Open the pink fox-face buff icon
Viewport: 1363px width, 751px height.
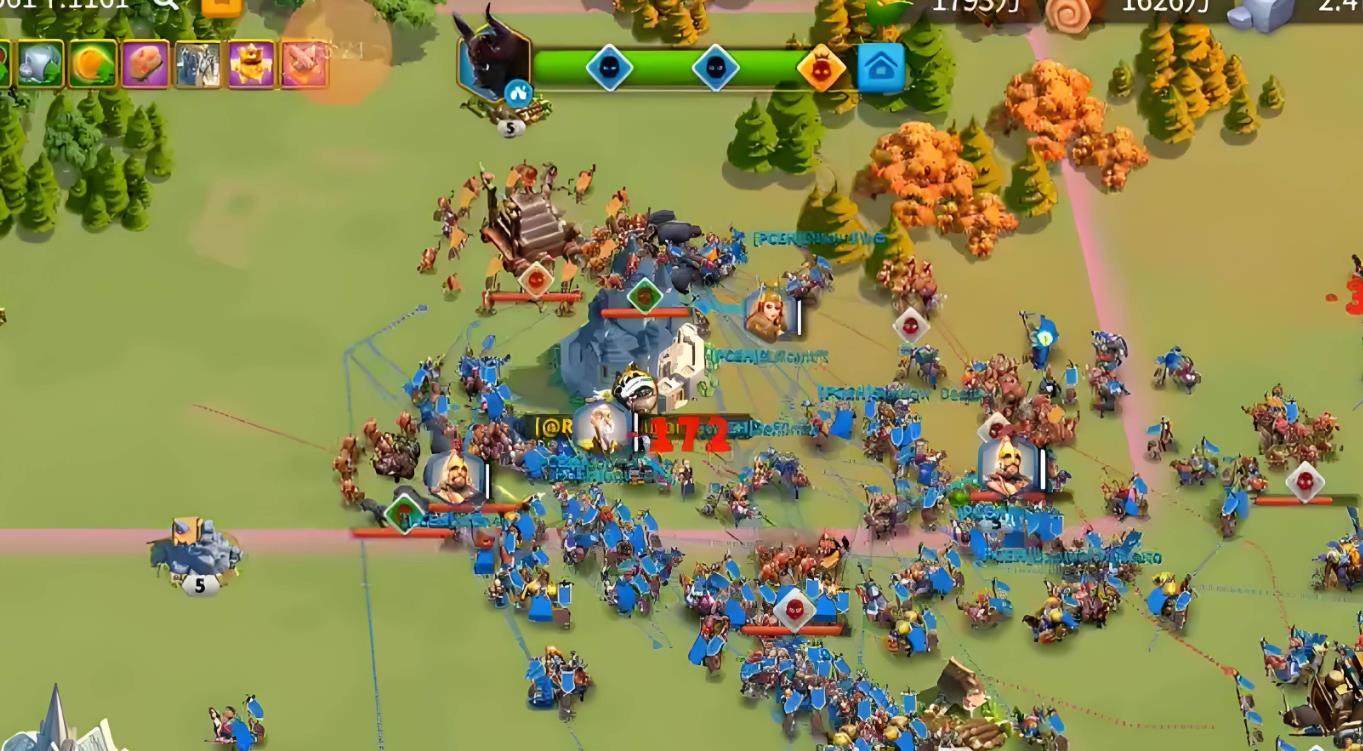pyautogui.click(x=304, y=65)
